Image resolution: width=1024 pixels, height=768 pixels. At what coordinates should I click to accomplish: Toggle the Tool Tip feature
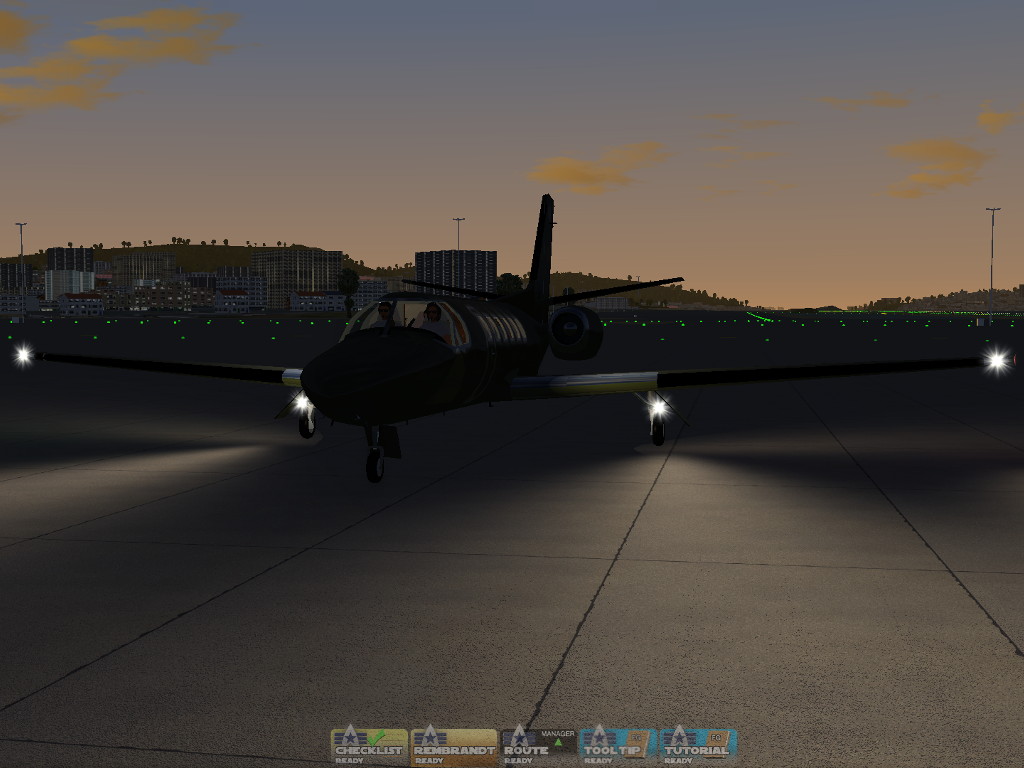tap(617, 745)
